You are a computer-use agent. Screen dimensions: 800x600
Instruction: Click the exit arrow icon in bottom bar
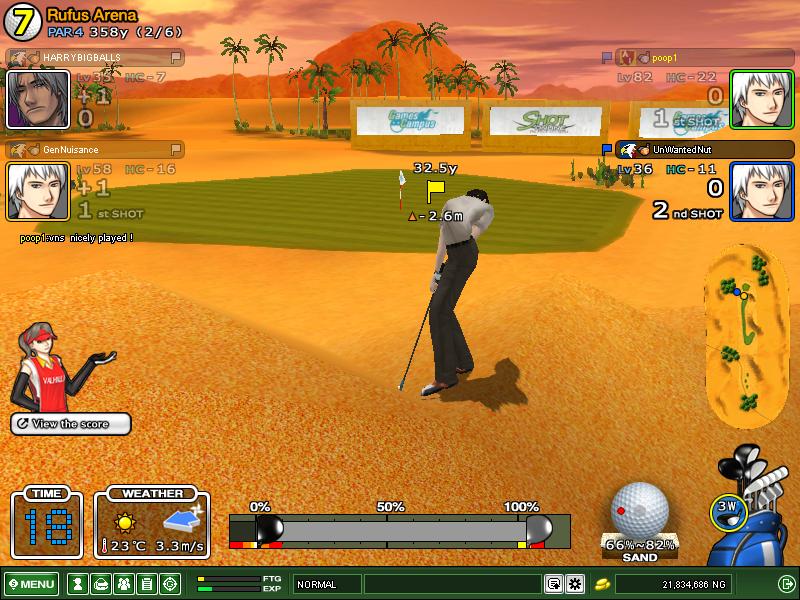[x=787, y=584]
